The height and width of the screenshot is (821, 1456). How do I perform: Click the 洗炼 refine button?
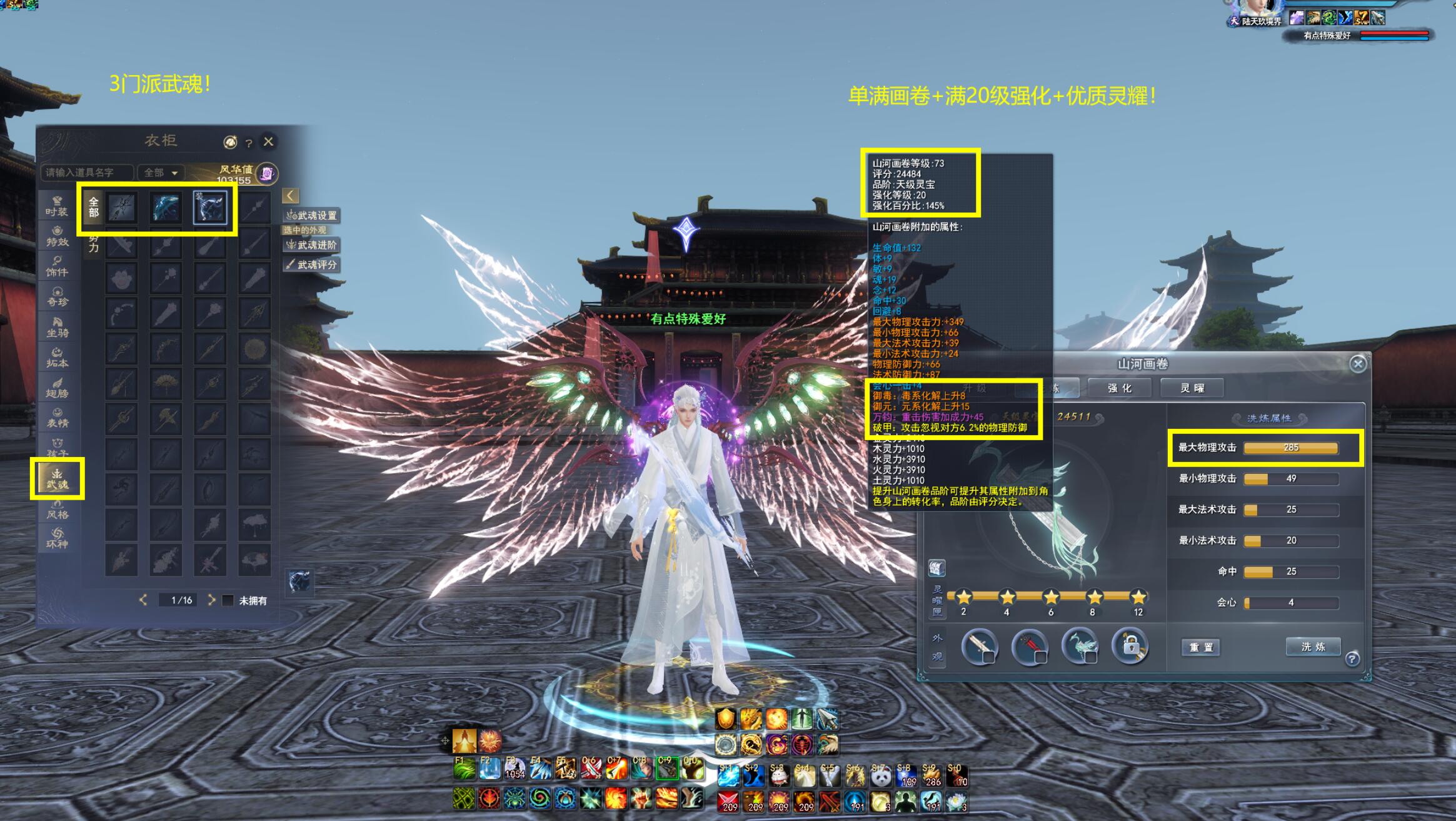(1313, 647)
